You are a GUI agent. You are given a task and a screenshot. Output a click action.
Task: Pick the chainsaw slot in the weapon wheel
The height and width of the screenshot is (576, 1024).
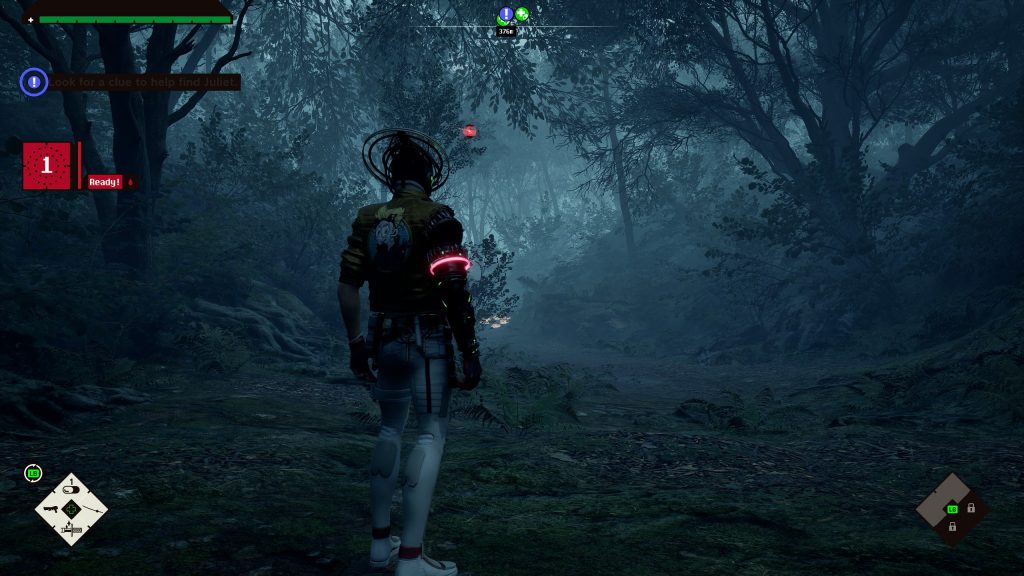tap(71, 531)
